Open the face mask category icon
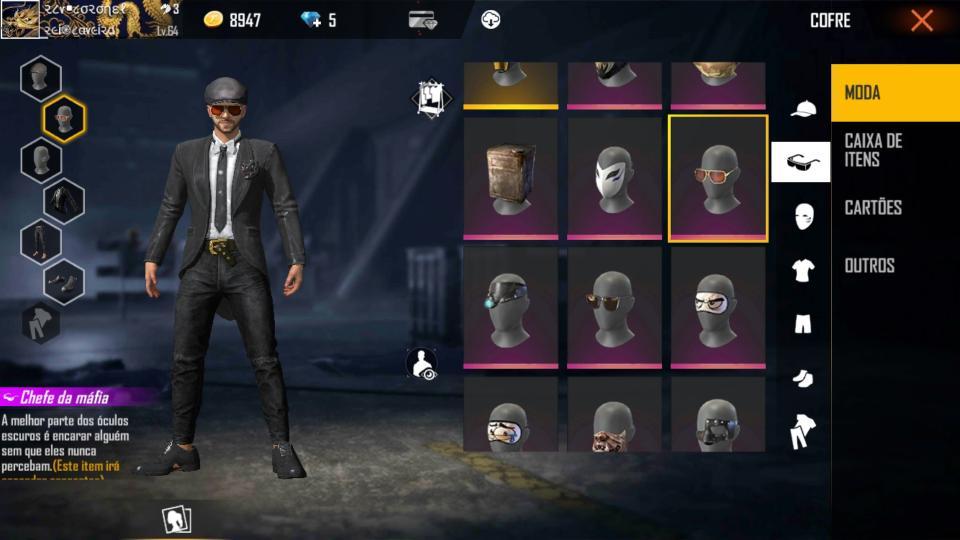 point(803,216)
